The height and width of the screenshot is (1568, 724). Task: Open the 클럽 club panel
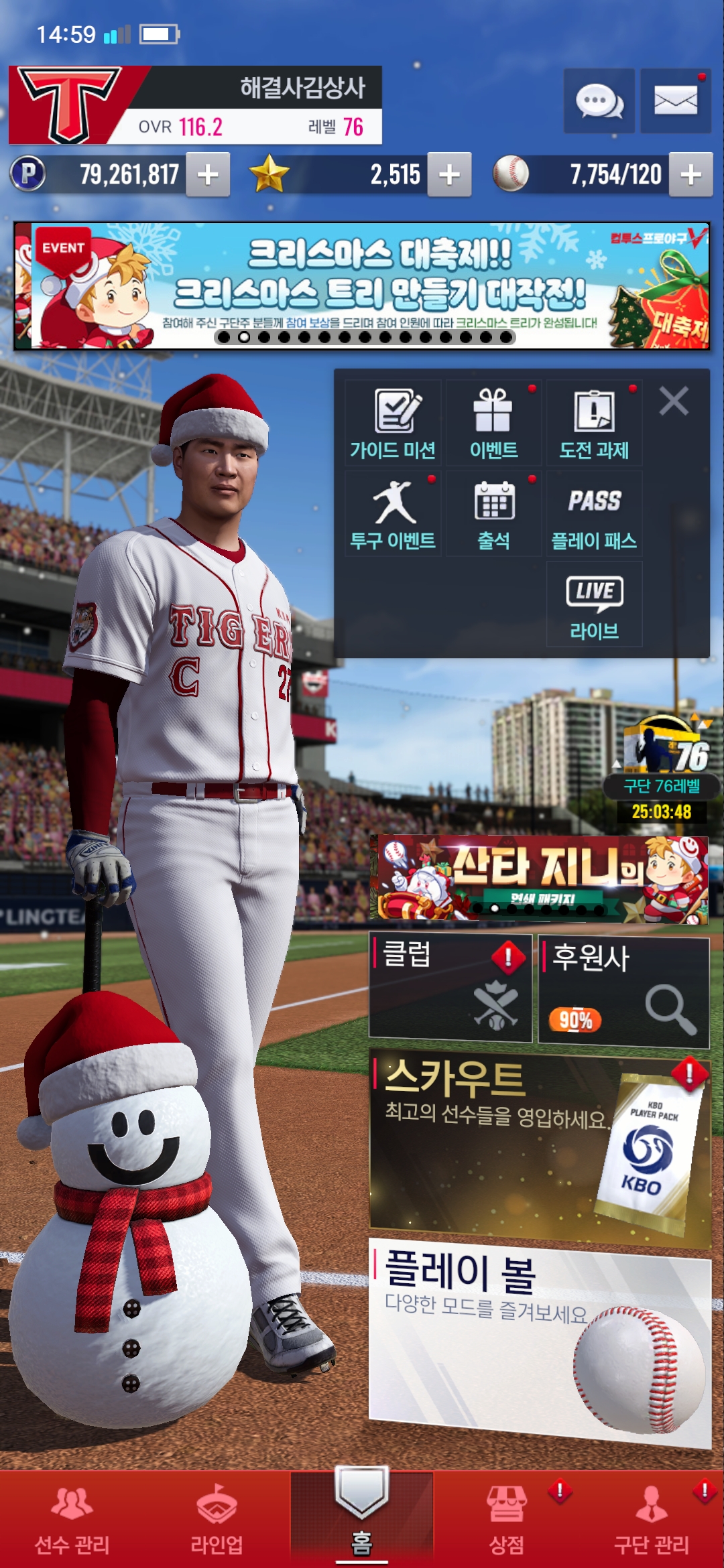pyautogui.click(x=450, y=989)
